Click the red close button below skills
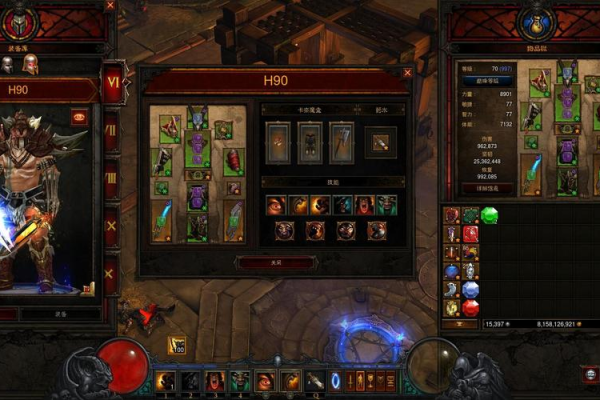This screenshot has width=600, height=400. 274,262
